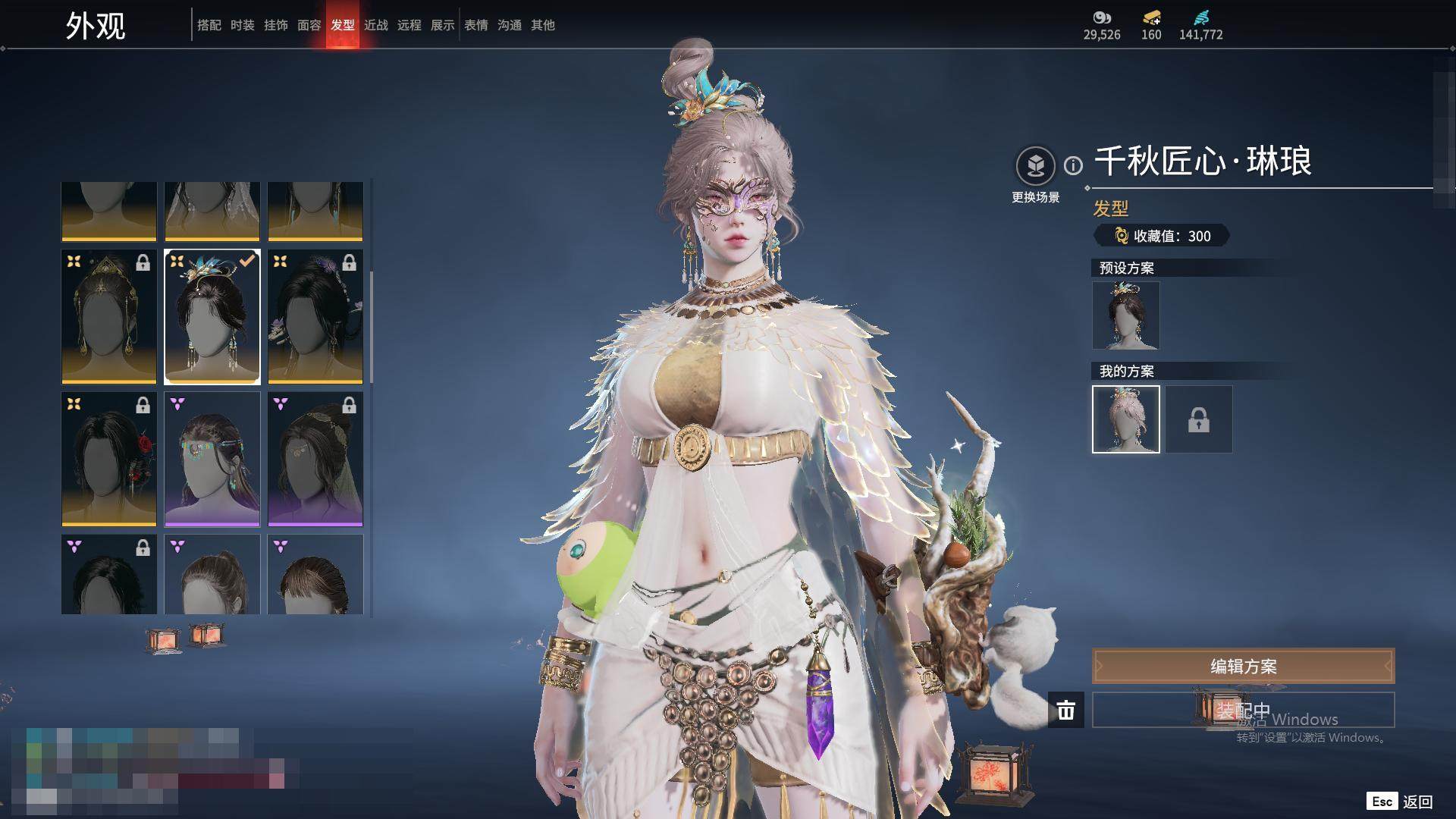Image resolution: width=1456 pixels, height=819 pixels.
Task: Switch to the 其他 tab
Action: (x=542, y=25)
